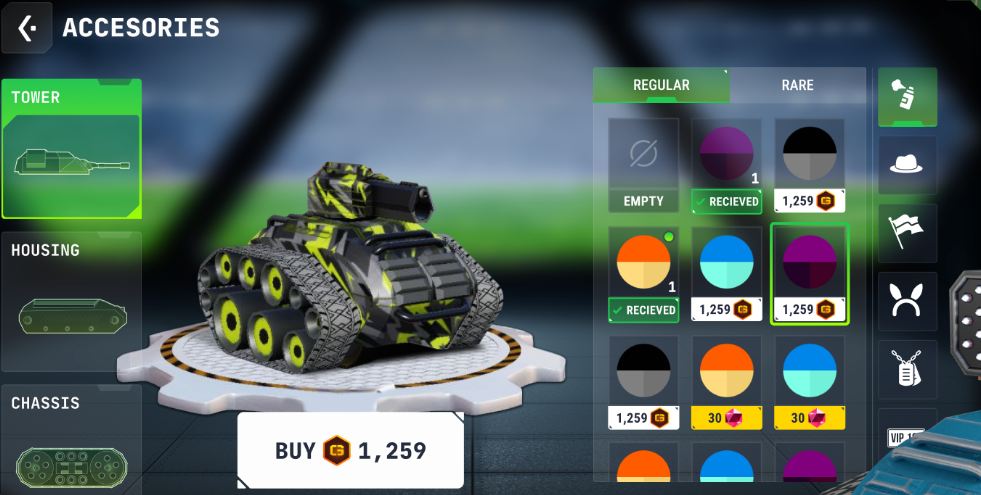Open the spray paint accessory category

click(907, 96)
